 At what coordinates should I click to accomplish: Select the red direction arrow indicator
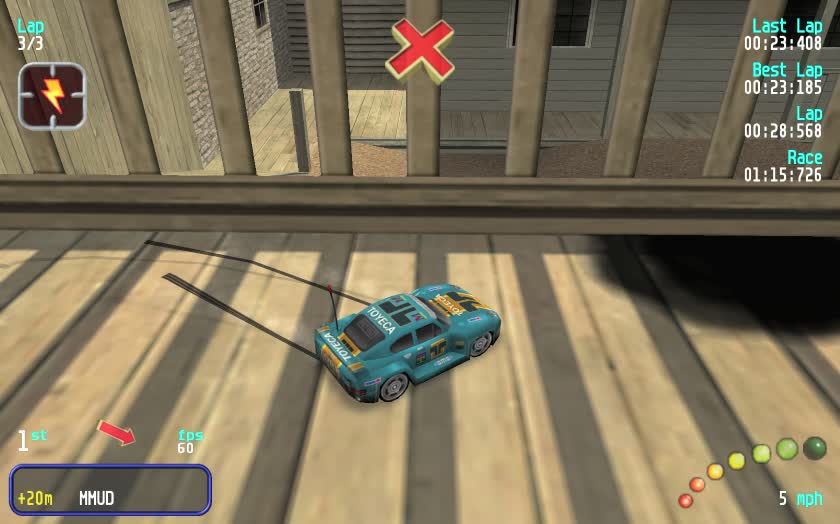(x=116, y=432)
